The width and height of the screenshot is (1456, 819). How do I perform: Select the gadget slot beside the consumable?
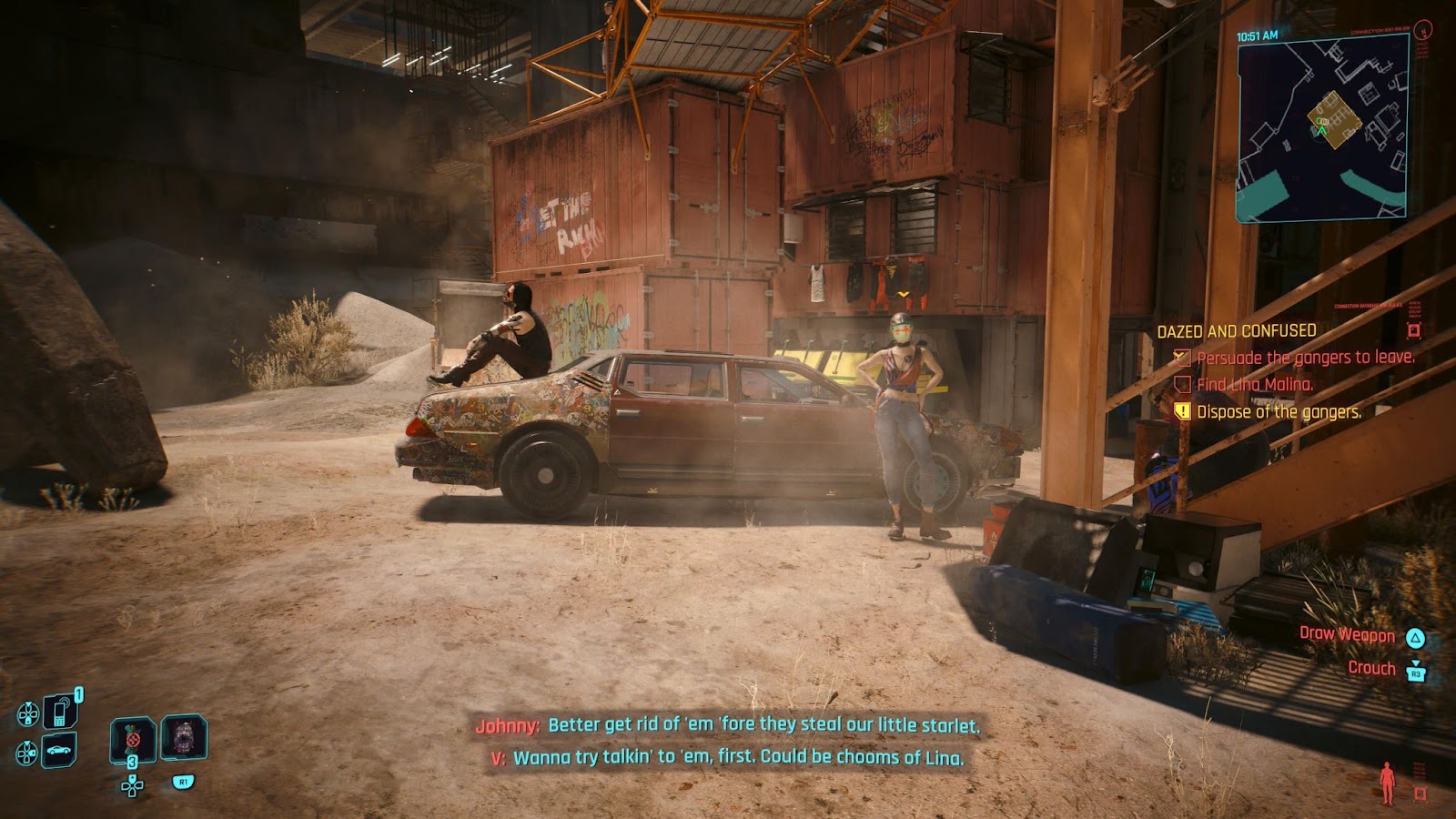(x=184, y=737)
